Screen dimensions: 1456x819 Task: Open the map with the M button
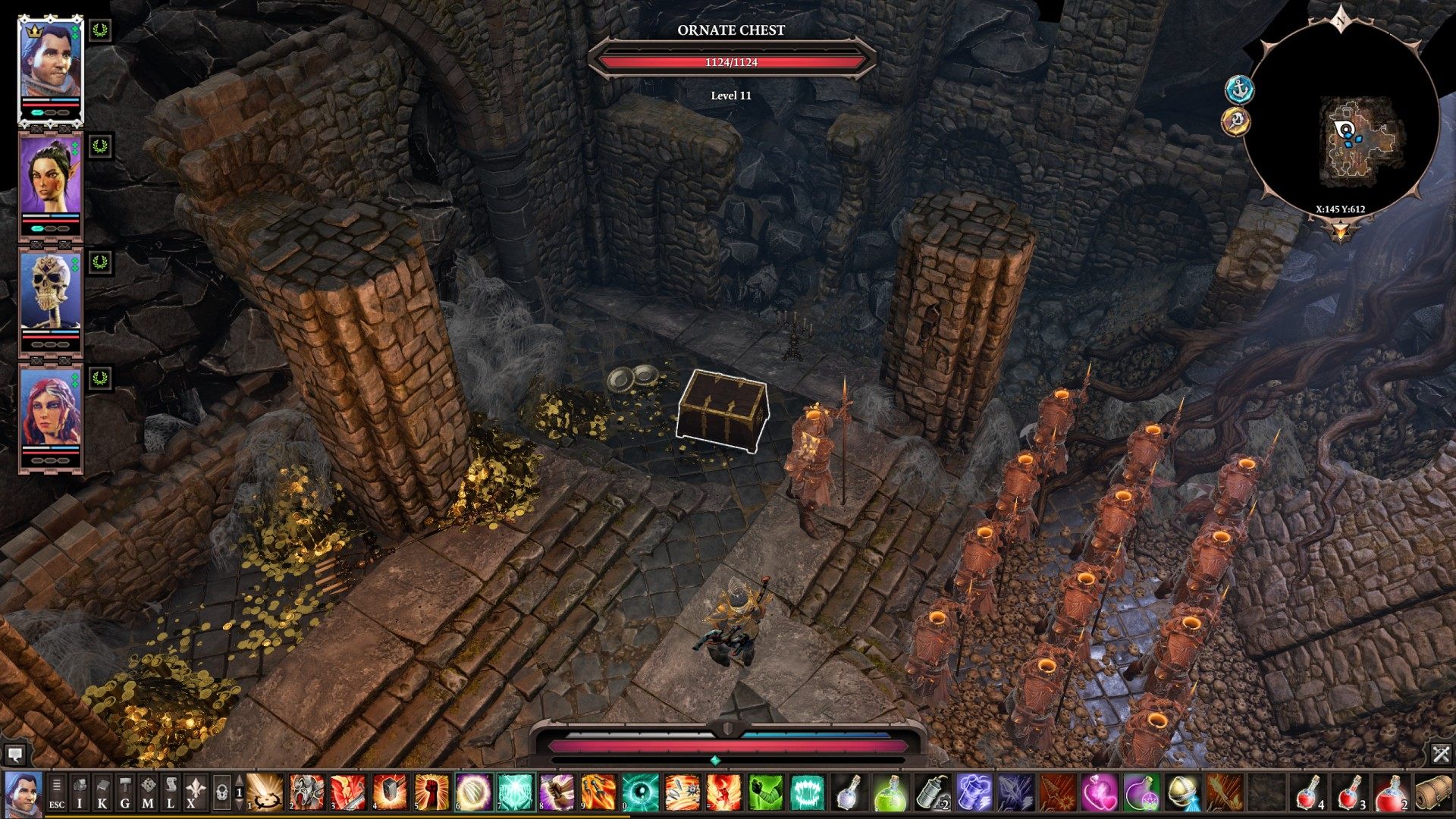148,792
